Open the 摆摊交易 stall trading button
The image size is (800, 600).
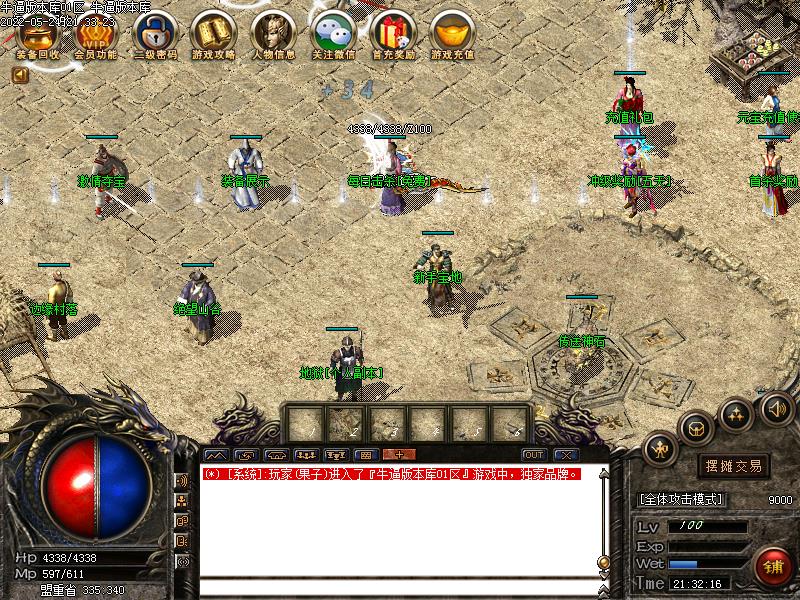[733, 465]
